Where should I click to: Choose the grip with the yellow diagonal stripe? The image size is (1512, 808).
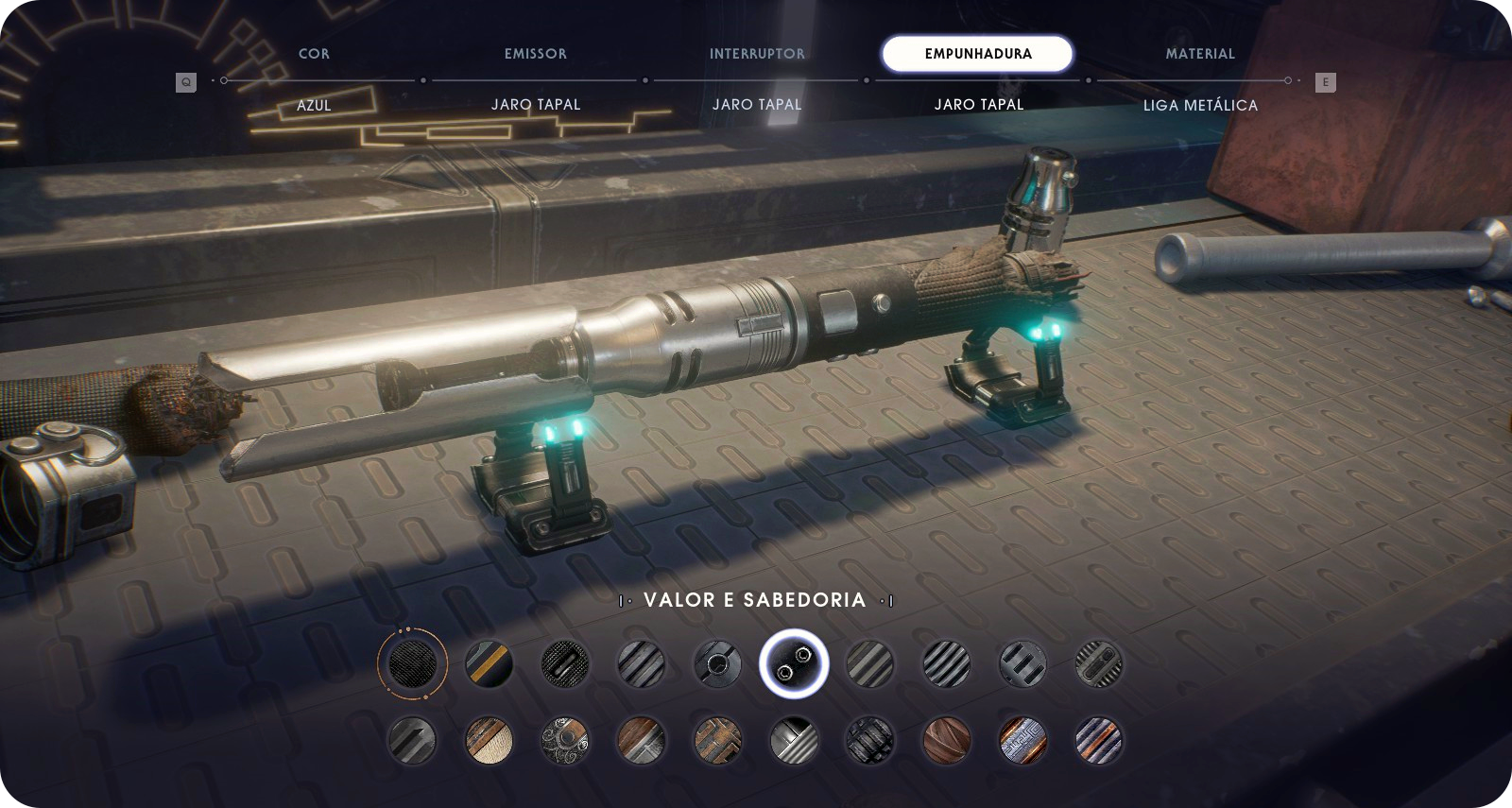pos(489,663)
